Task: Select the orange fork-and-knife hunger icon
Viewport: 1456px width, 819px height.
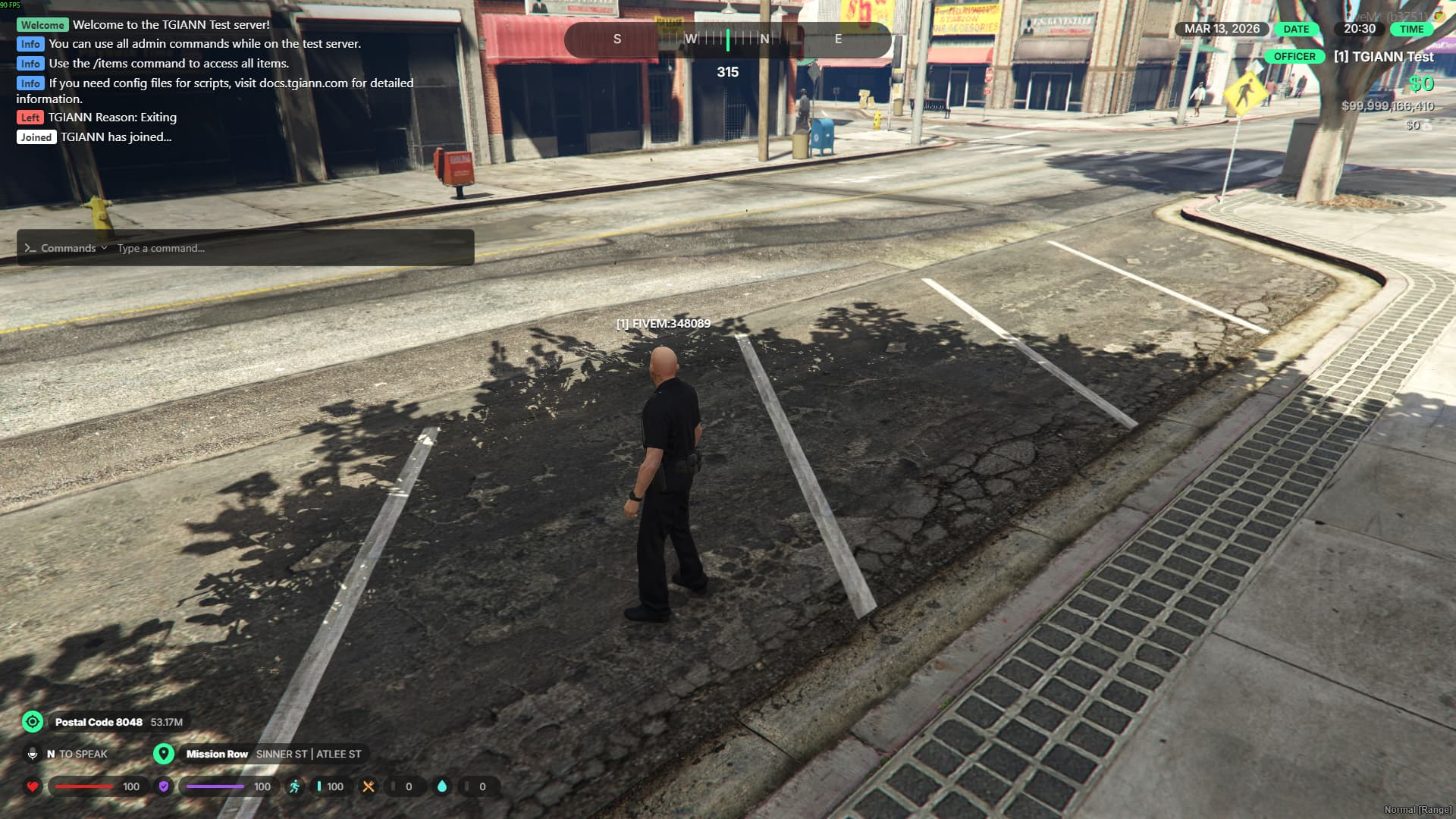Action: tap(369, 786)
